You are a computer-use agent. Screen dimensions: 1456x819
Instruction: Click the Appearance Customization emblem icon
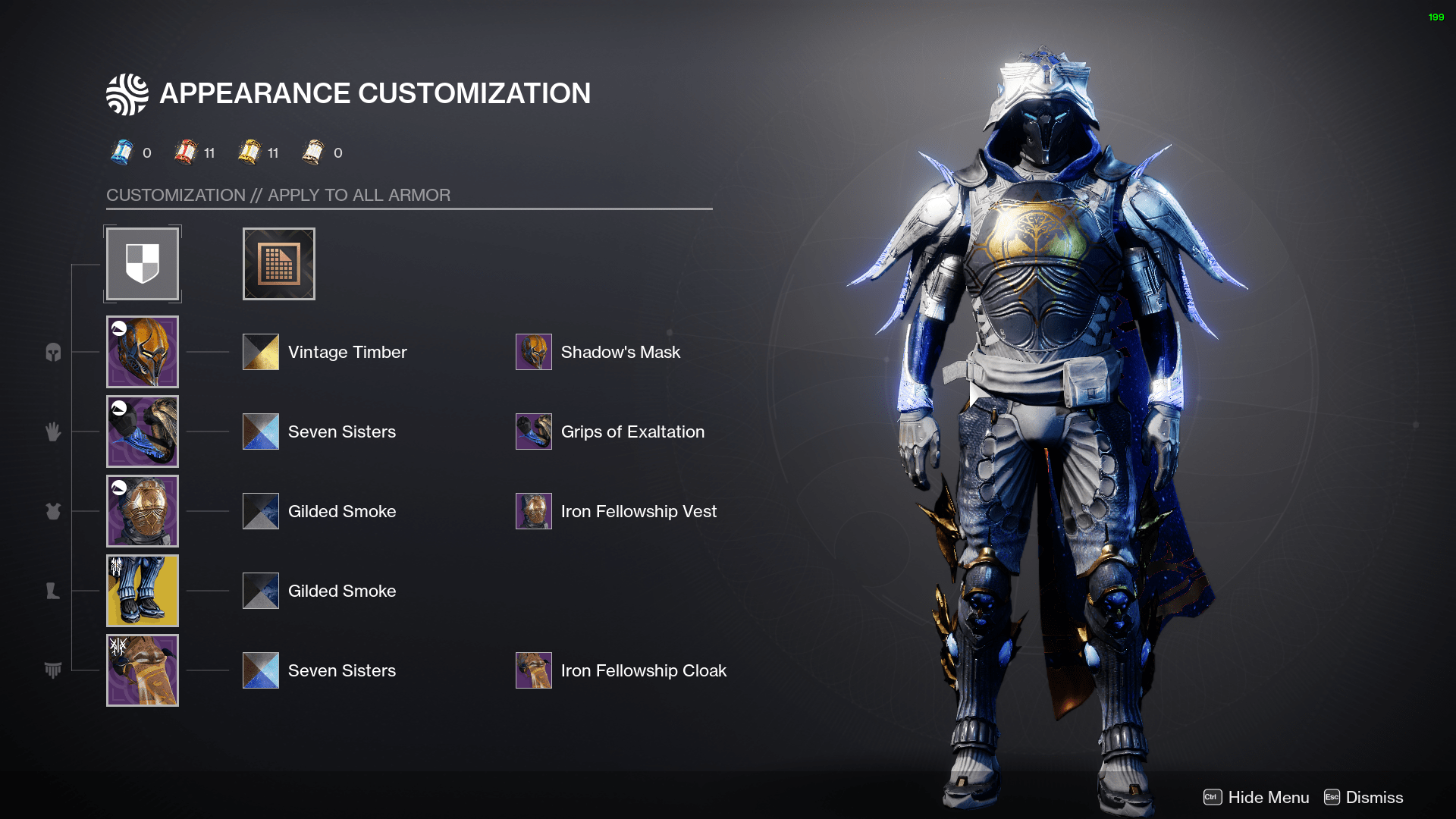click(127, 93)
